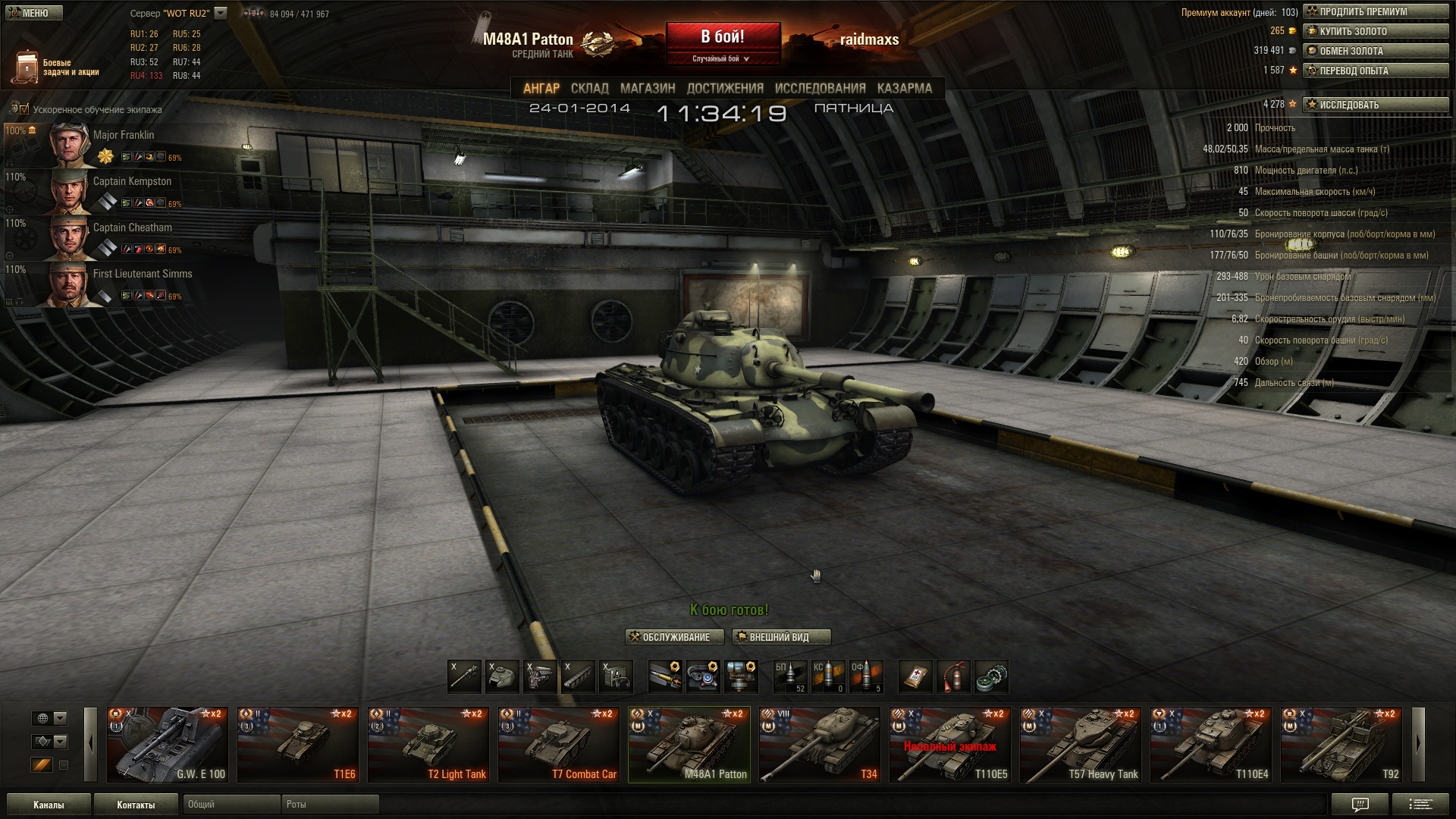Choose the T57 Heavy Tank

coord(1080,745)
